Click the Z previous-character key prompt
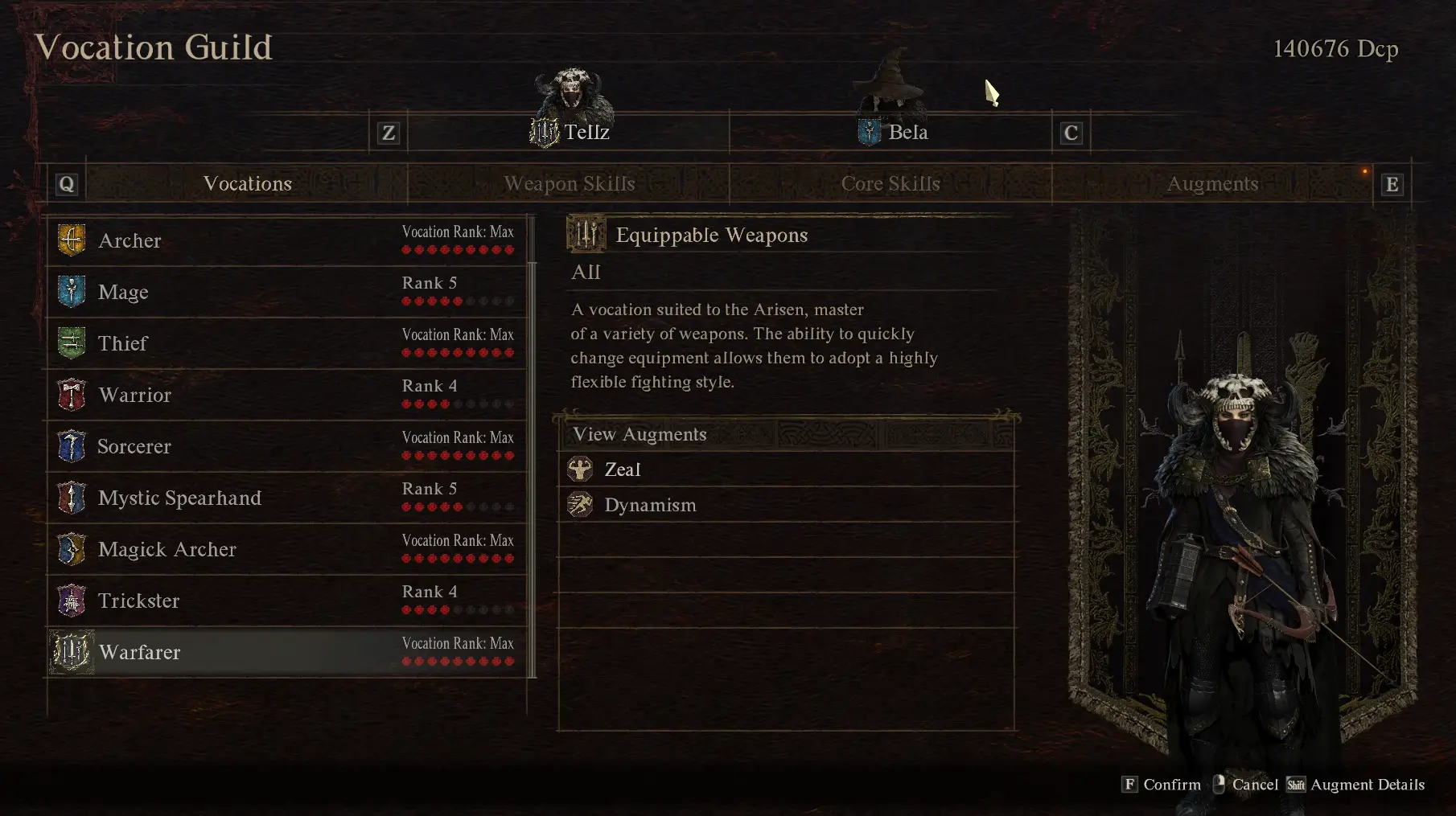 click(388, 133)
